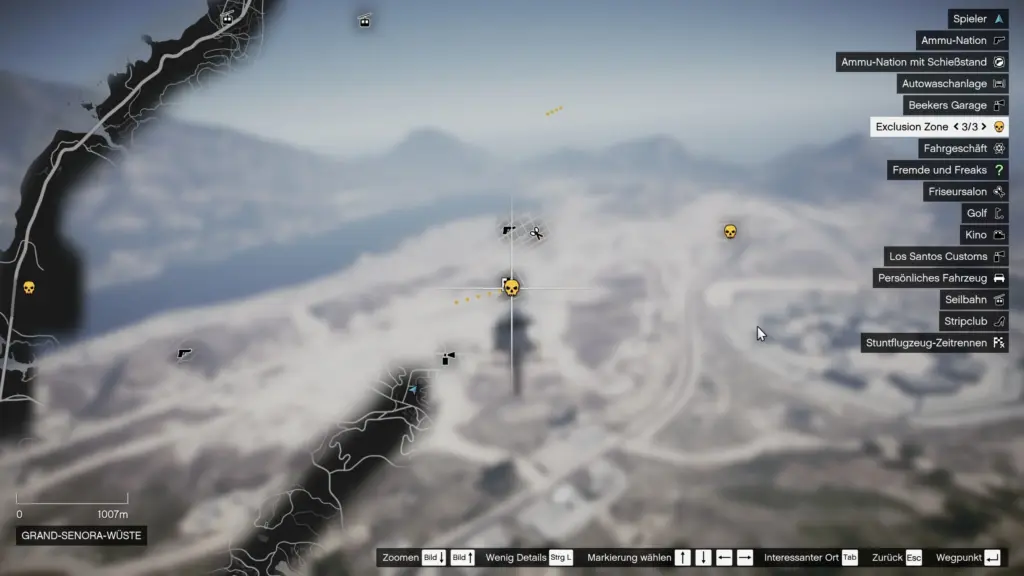The width and height of the screenshot is (1024, 576).
Task: Click the highlighted Exclusion Zone entry
Action: pyautogui.click(x=939, y=127)
